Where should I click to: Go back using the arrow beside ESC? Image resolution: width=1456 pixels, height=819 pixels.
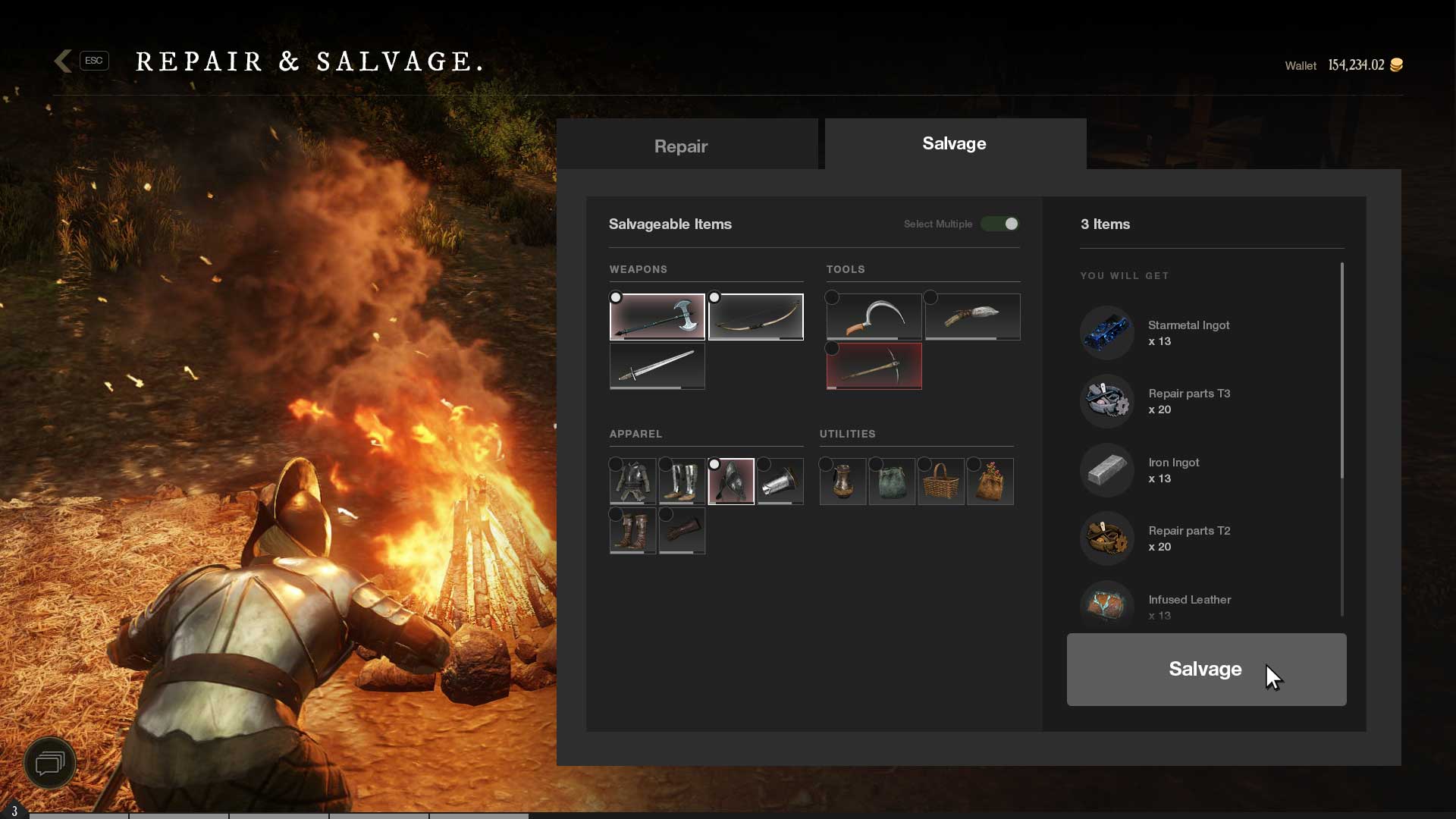(64, 61)
